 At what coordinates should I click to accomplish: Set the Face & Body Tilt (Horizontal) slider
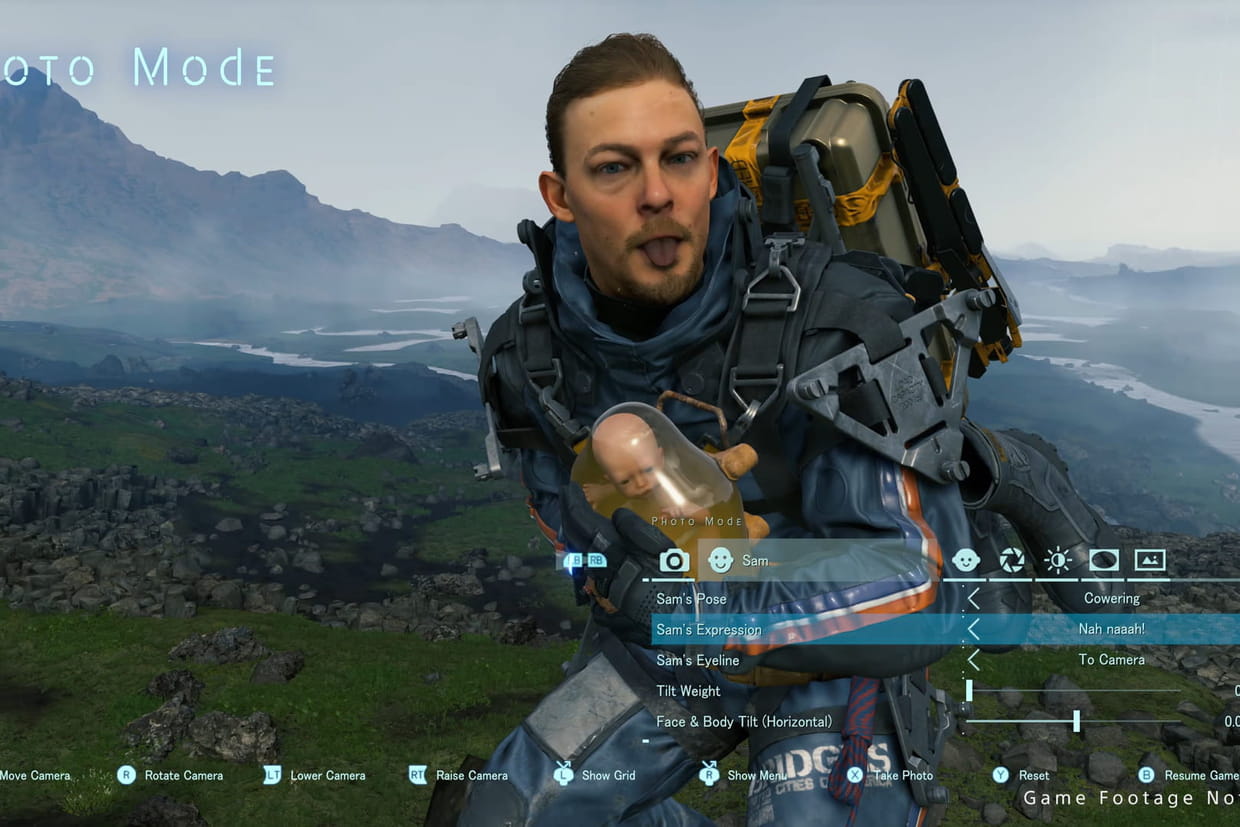(x=1076, y=721)
